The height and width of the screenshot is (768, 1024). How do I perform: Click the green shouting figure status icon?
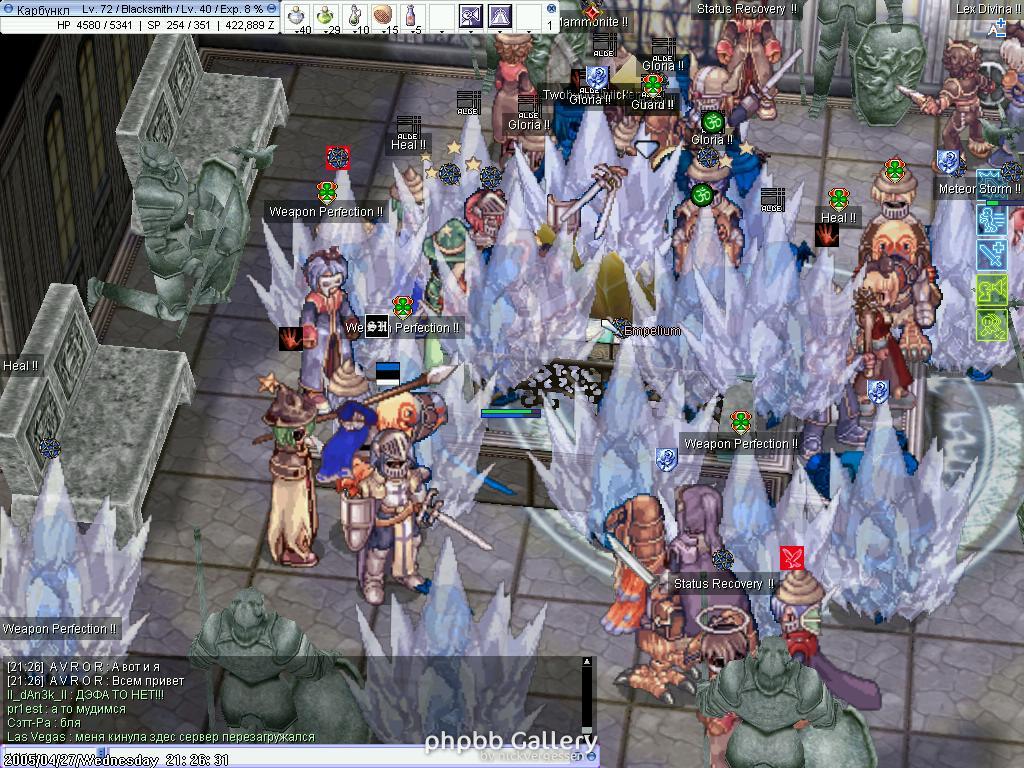[x=991, y=290]
